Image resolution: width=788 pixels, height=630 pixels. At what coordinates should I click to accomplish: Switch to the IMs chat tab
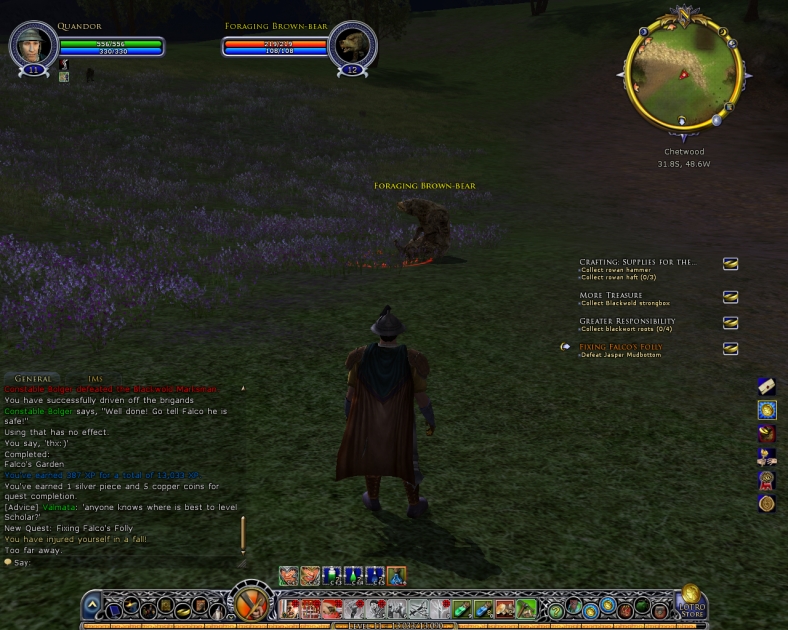[x=95, y=379]
